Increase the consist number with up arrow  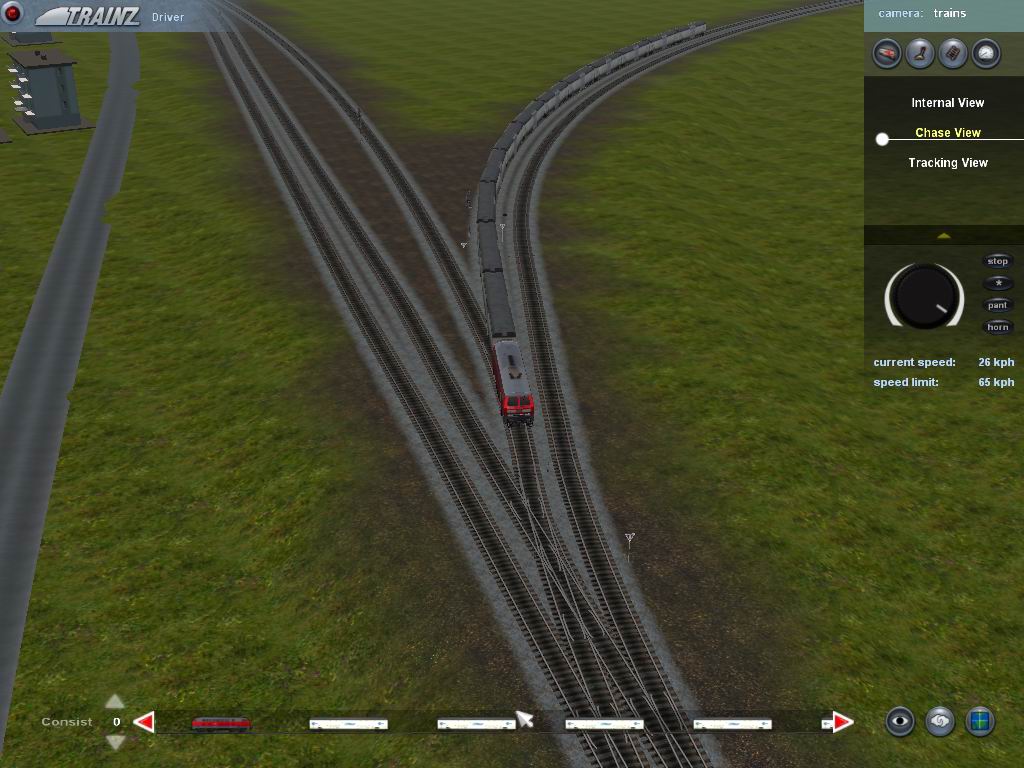pyautogui.click(x=115, y=702)
